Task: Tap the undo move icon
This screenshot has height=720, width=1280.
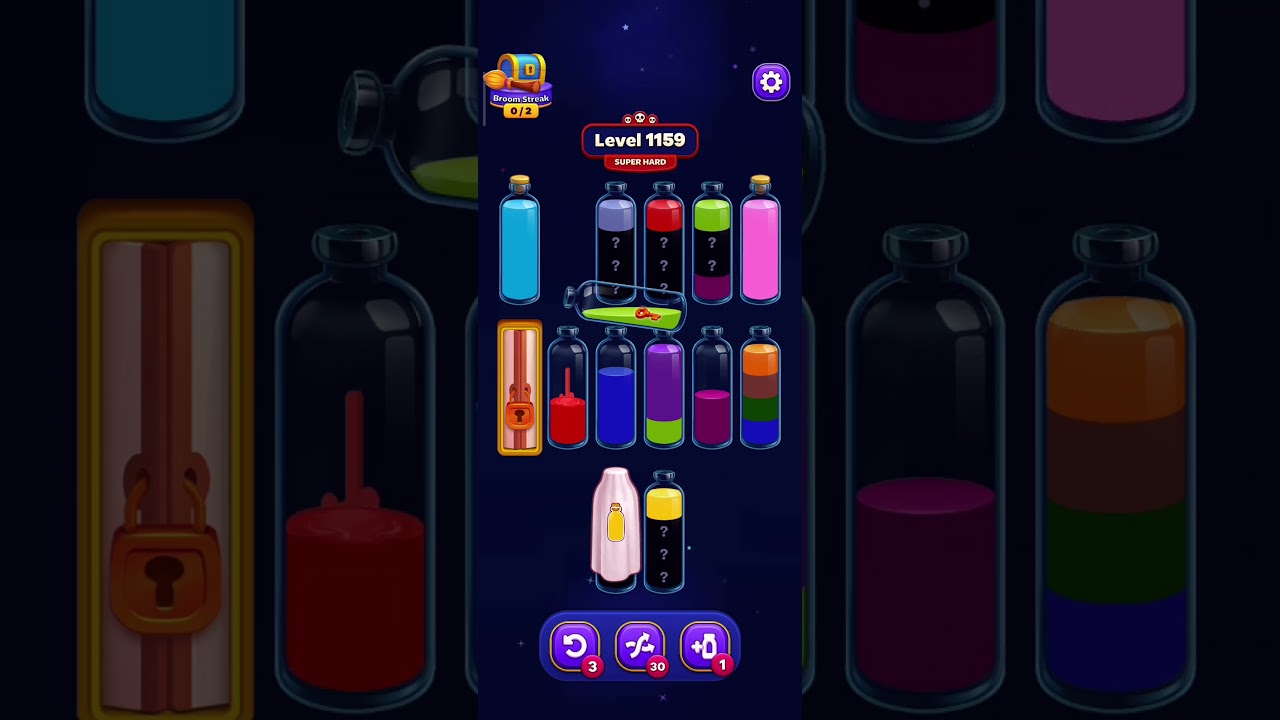Action: [x=575, y=646]
